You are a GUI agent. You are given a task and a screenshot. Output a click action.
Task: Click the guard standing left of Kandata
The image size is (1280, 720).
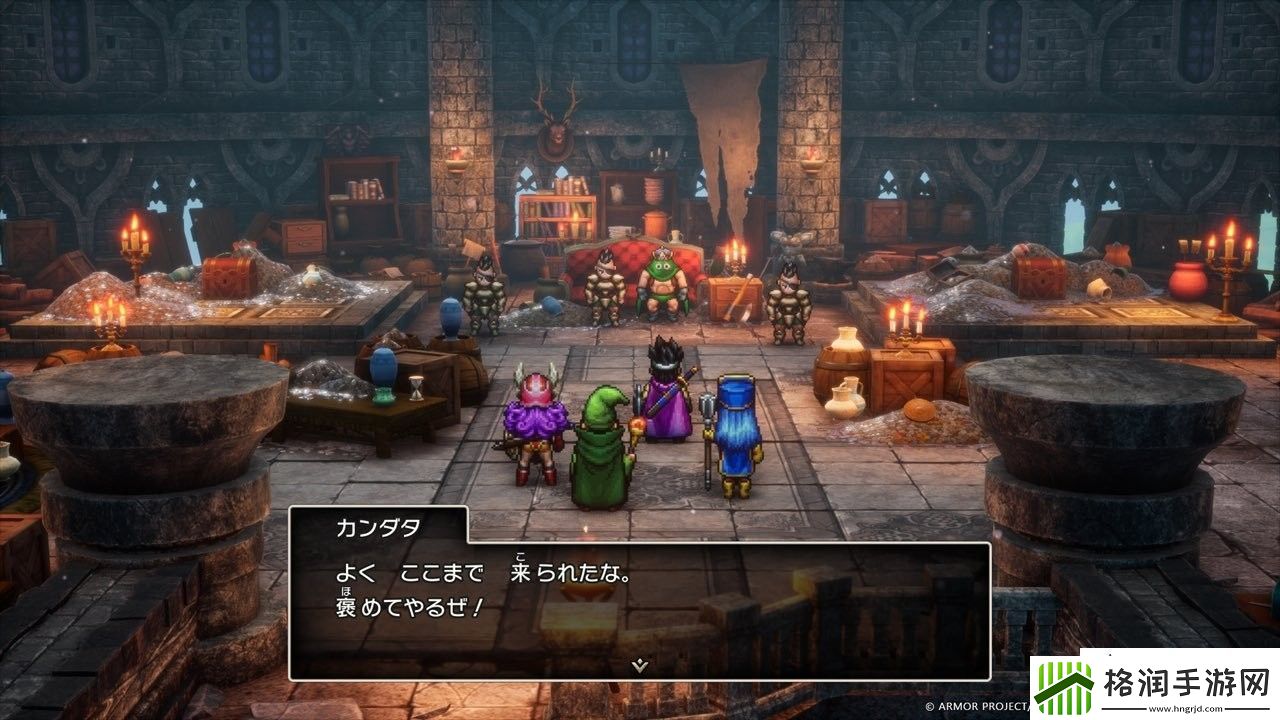(604, 290)
